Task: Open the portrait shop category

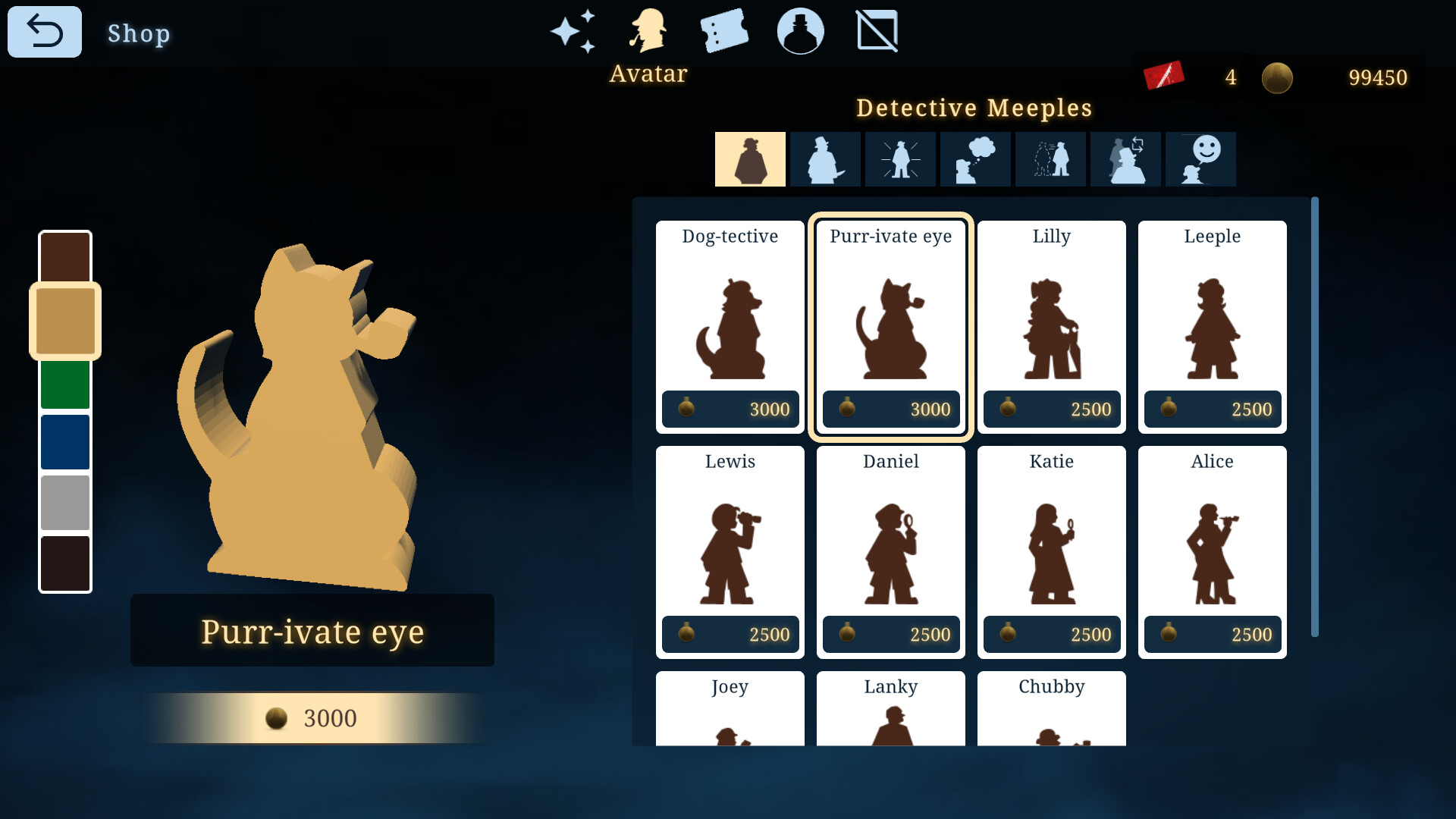Action: point(801,31)
